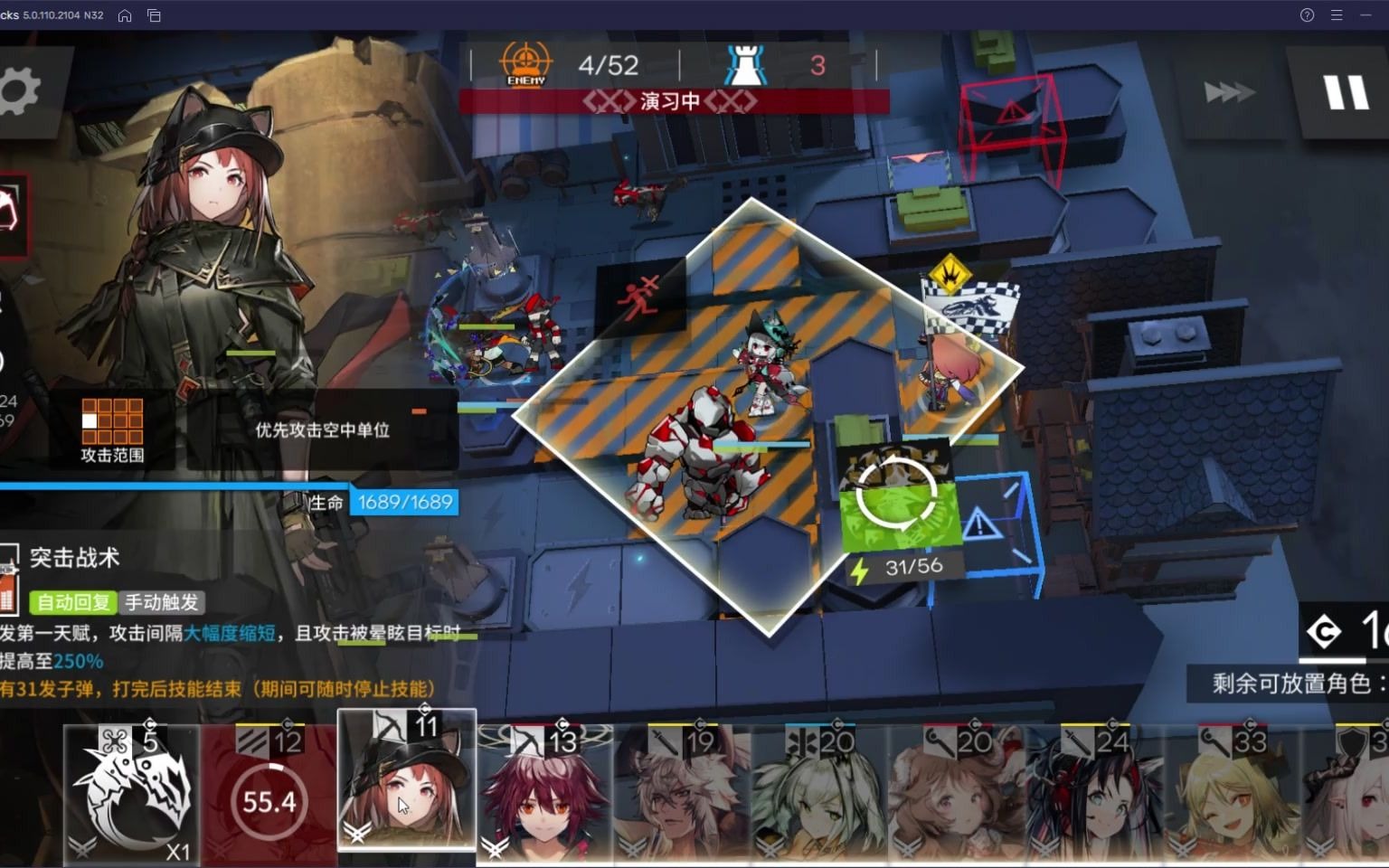Screen dimensions: 1389x868
Task: Open the in-game settings gear
Action: pyautogui.click(x=19, y=90)
